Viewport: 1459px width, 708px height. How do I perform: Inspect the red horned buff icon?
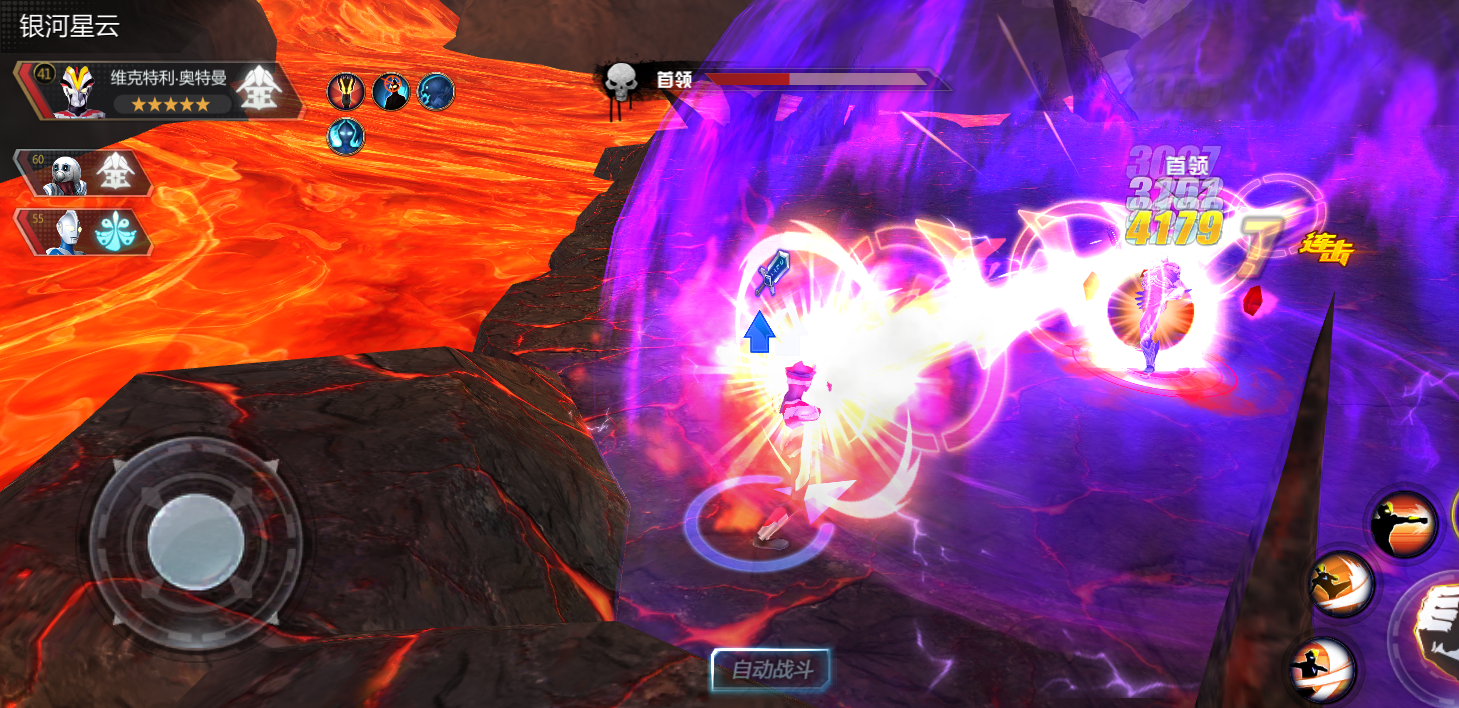[344, 92]
